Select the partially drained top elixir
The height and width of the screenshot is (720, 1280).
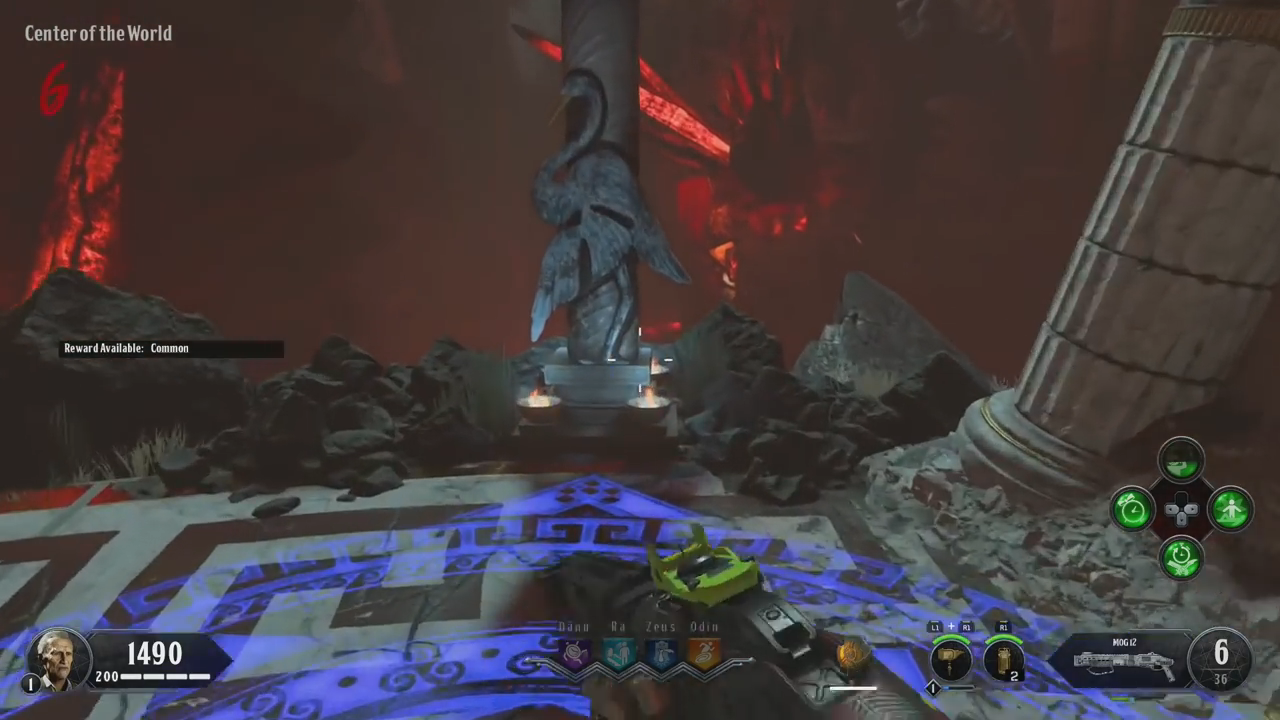pos(1181,461)
